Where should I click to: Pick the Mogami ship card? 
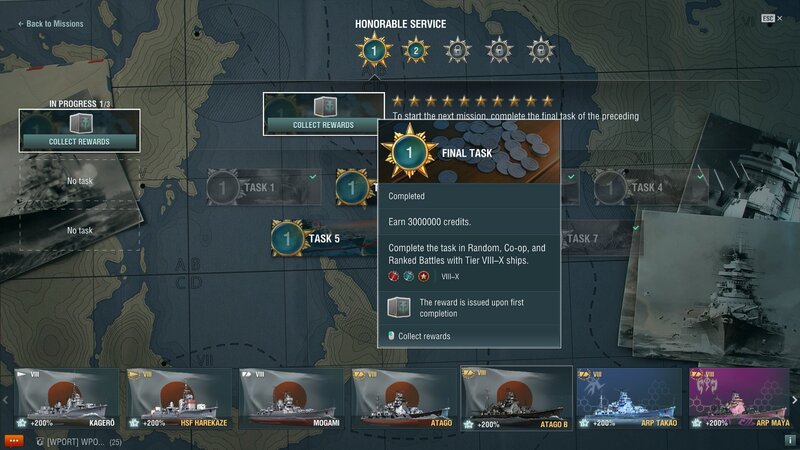click(290, 398)
